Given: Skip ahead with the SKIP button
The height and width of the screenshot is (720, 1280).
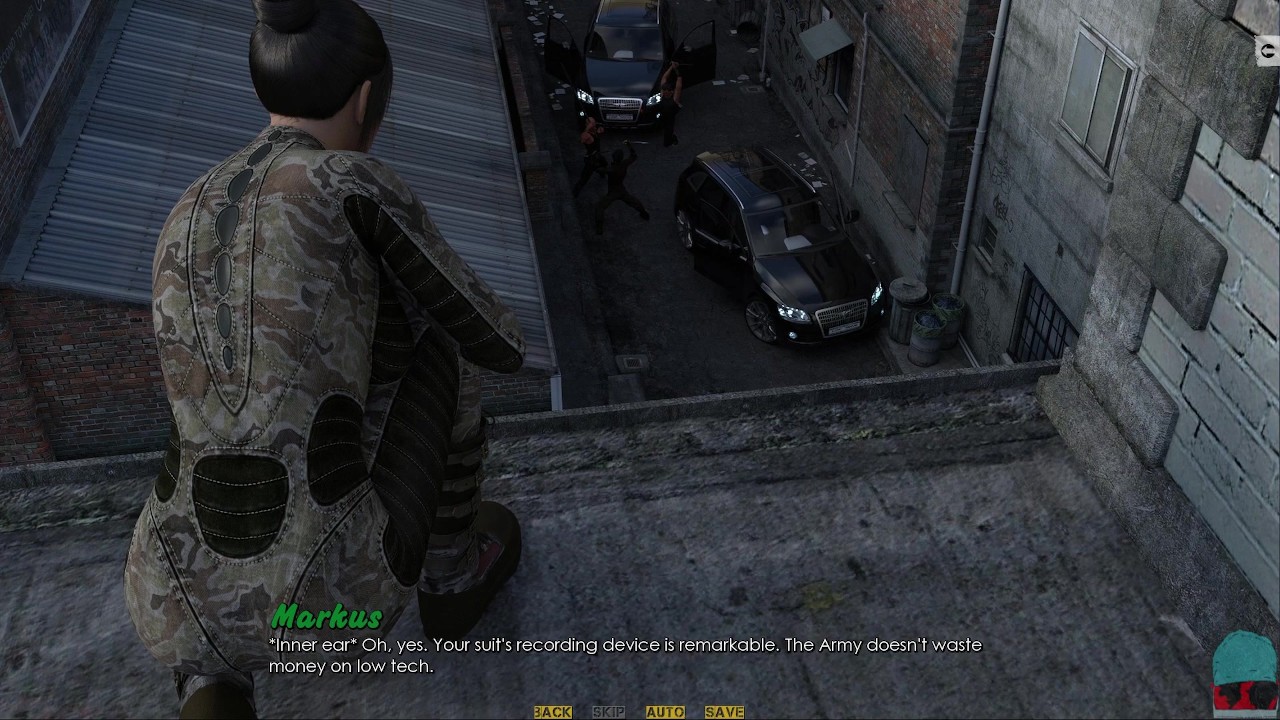Looking at the screenshot, I should (608, 712).
